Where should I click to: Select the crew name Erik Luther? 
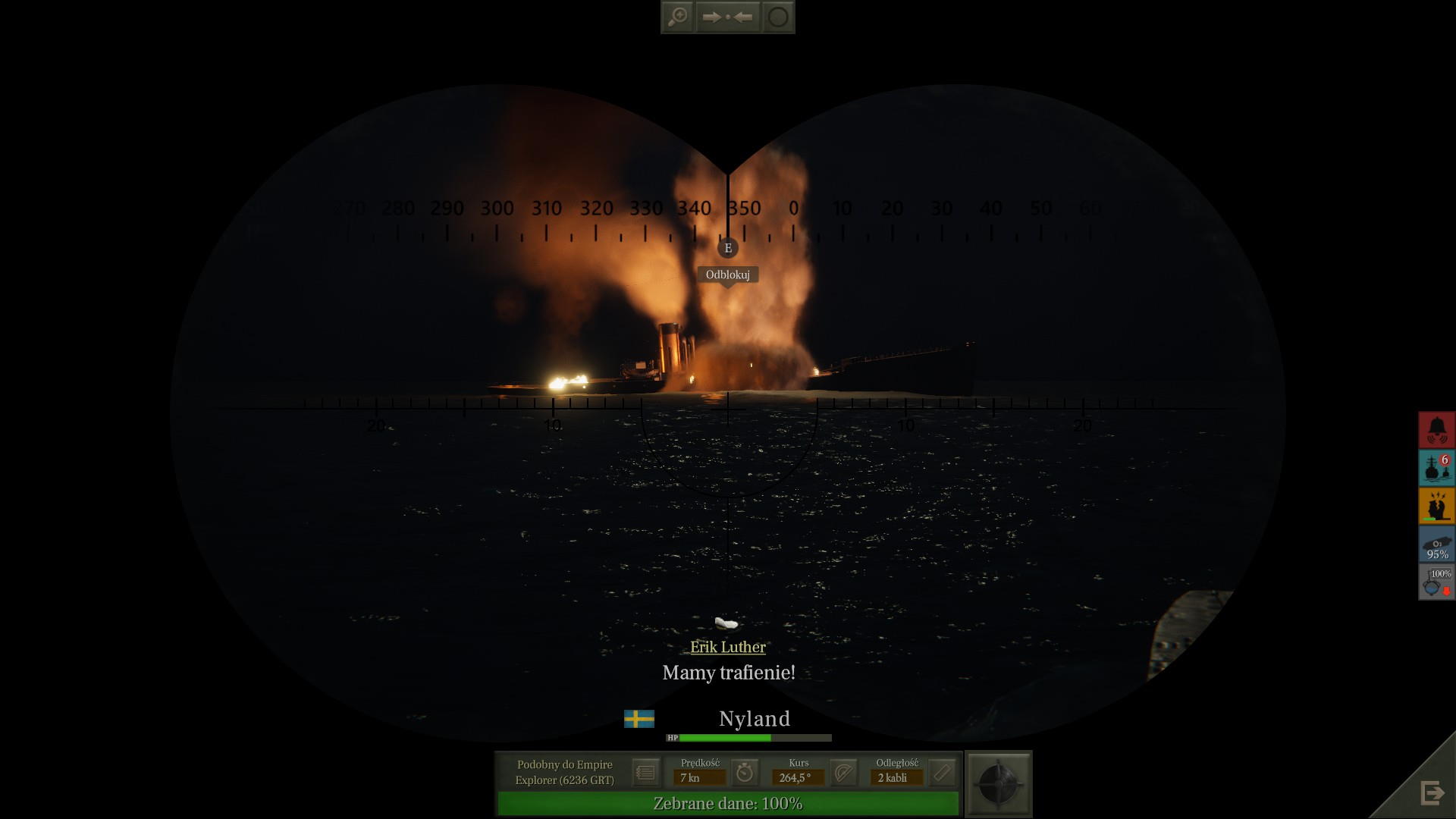[x=727, y=647]
